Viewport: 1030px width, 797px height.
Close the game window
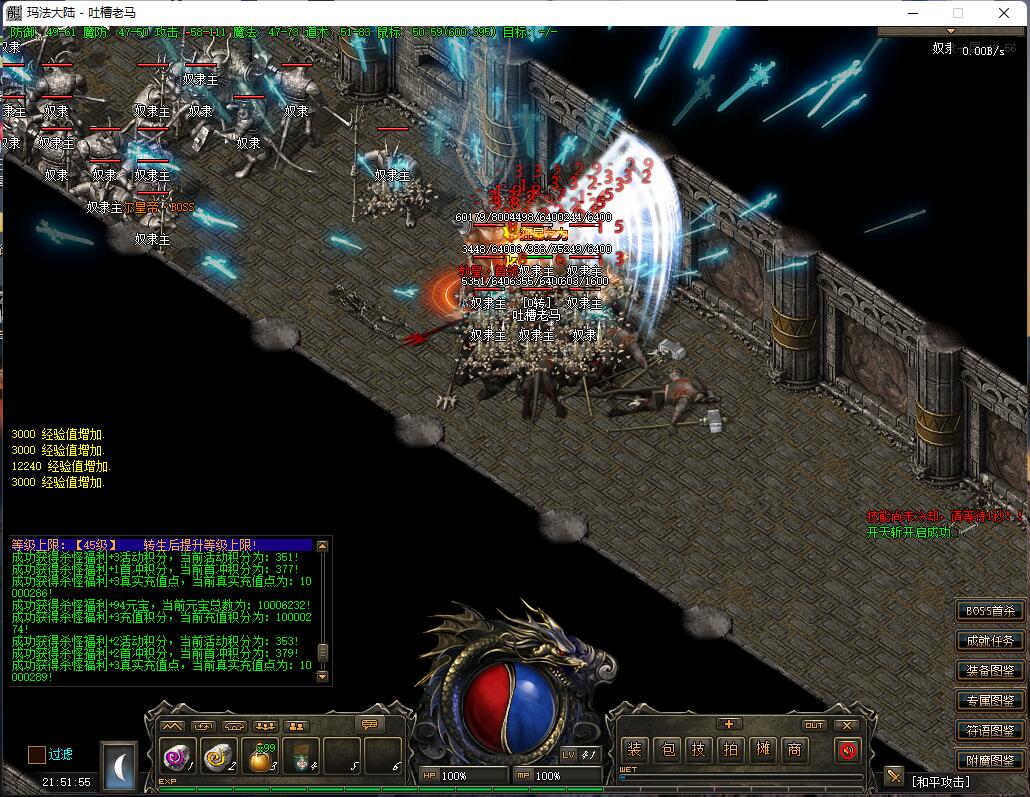1004,13
